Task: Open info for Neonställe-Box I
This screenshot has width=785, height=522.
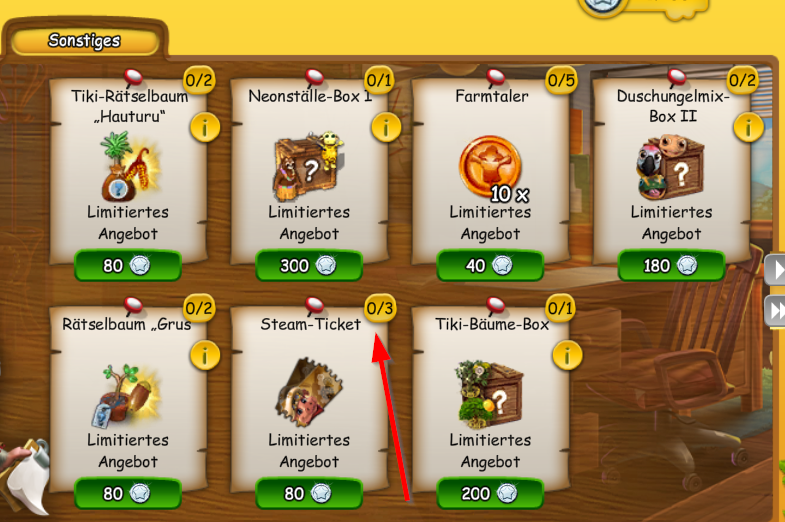Action: [385, 127]
